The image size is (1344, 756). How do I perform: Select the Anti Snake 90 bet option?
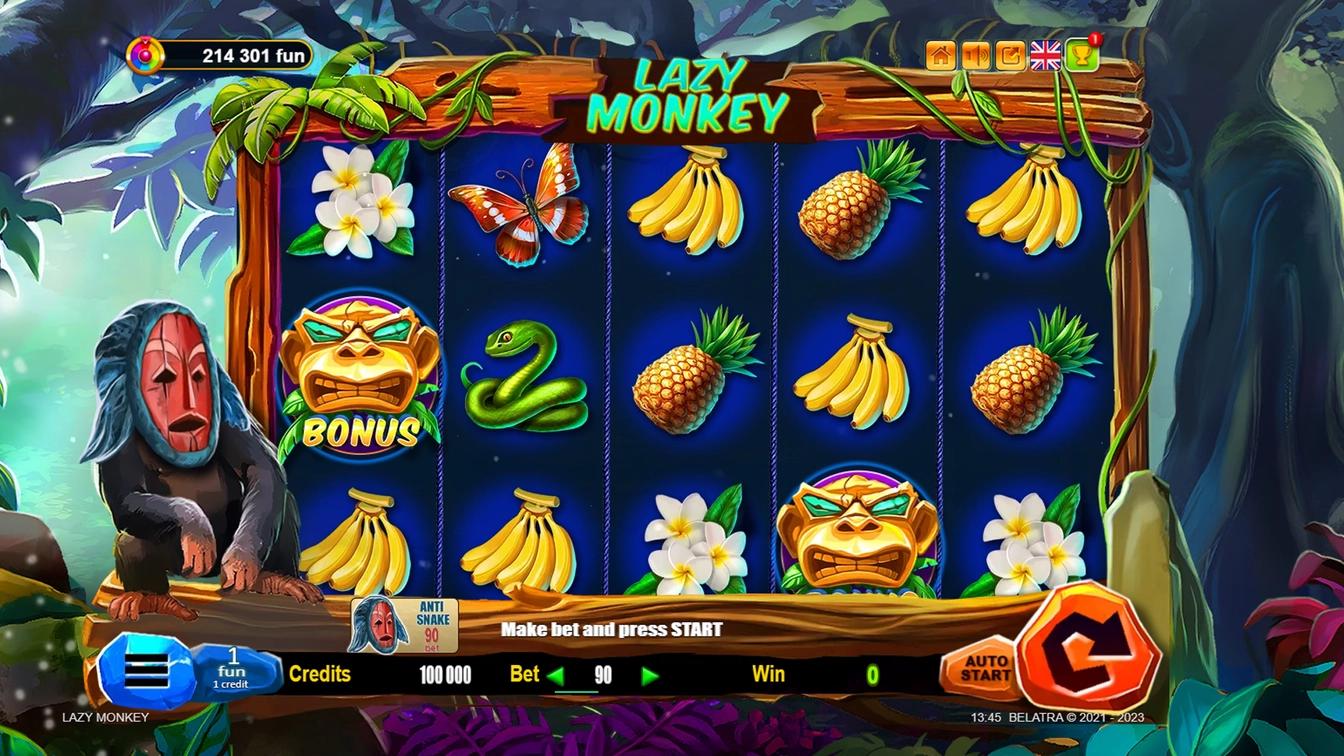[404, 625]
